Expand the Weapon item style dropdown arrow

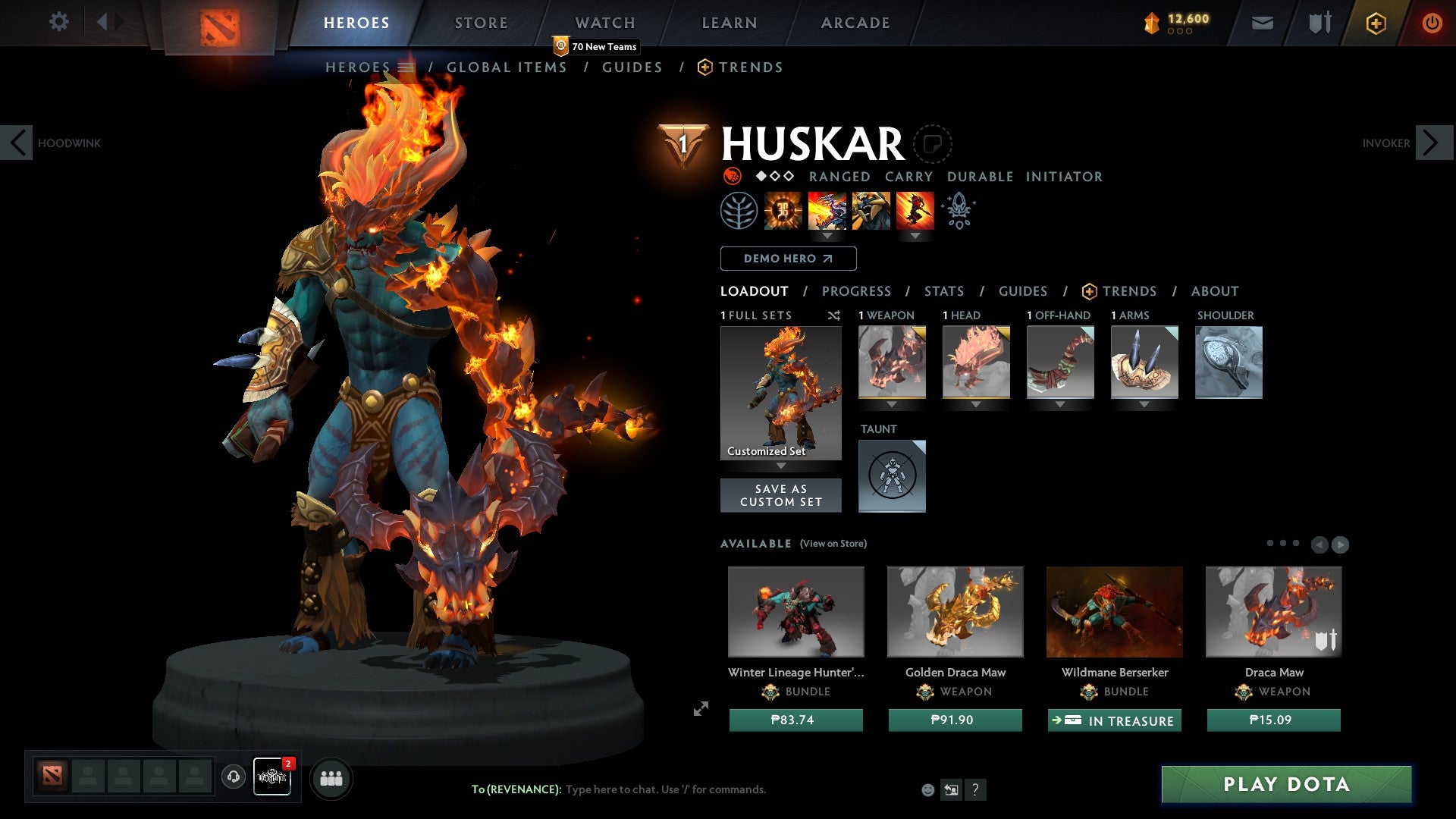pyautogui.click(x=893, y=404)
